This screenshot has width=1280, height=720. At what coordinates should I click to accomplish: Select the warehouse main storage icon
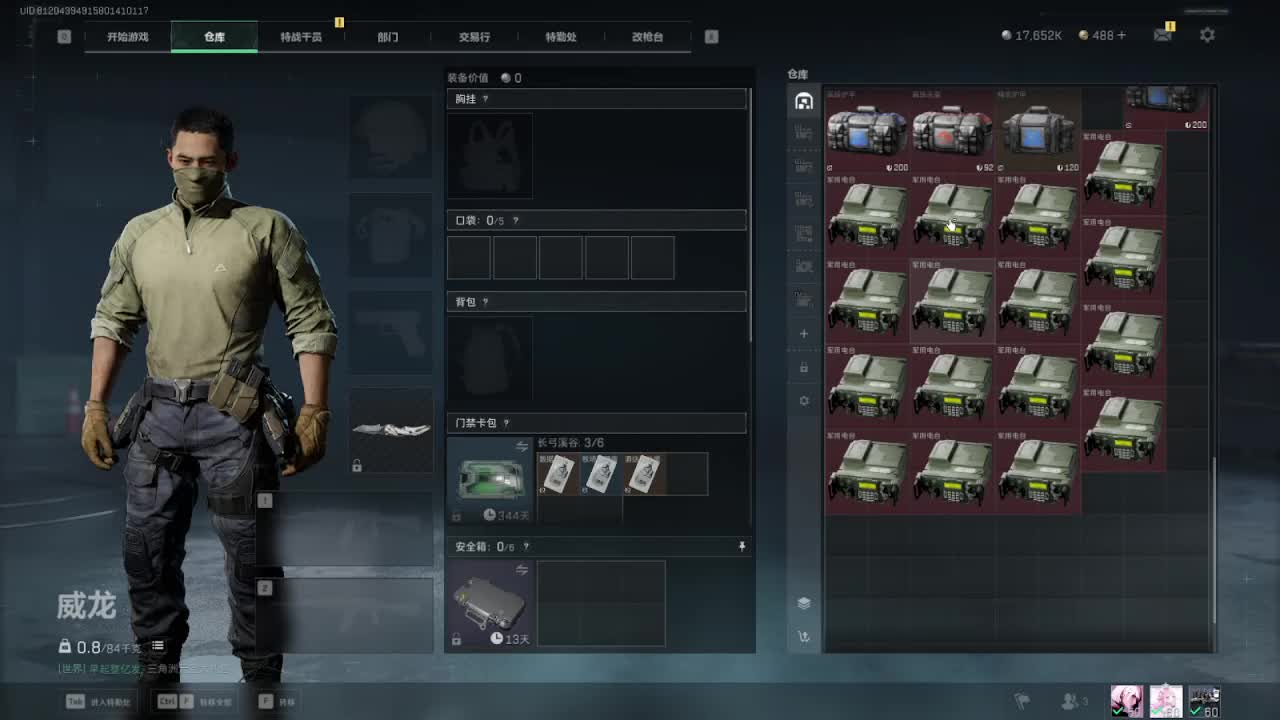(804, 101)
